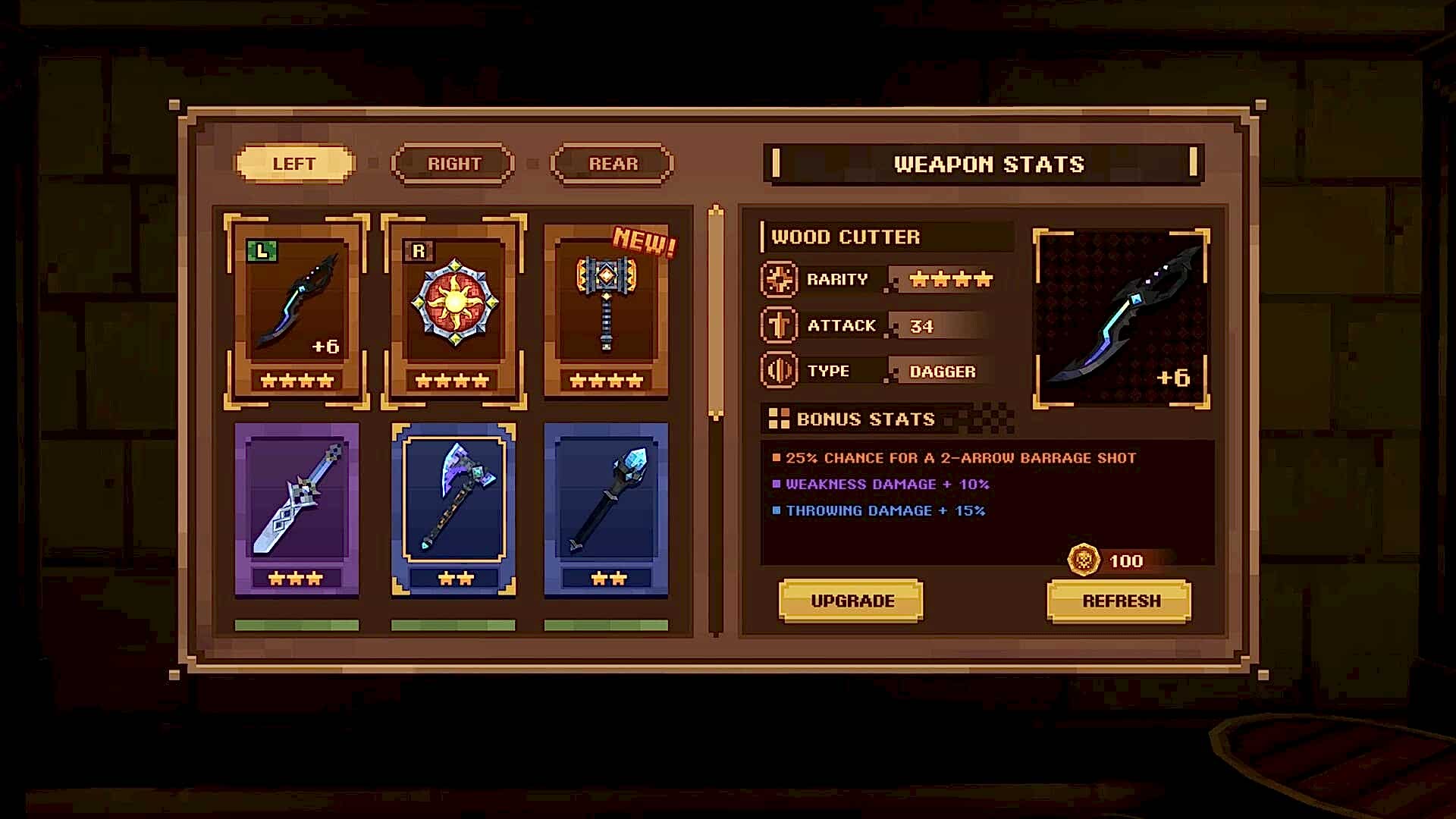Viewport: 1456px width, 819px height.
Task: Select the Wood Cutter dagger card
Action: (297, 312)
